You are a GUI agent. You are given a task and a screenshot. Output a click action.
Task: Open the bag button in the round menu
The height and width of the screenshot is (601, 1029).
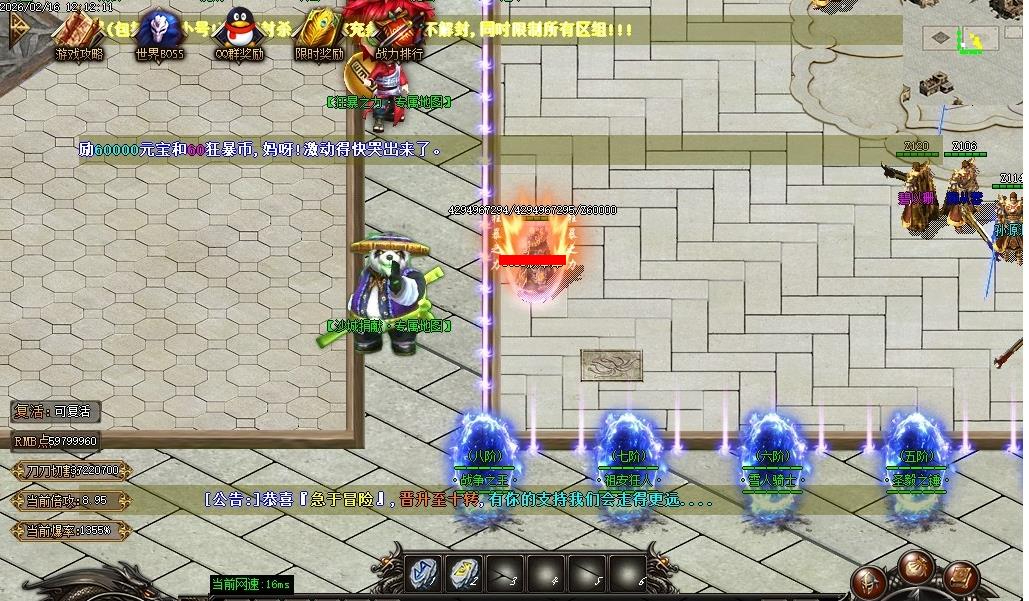(x=915, y=566)
